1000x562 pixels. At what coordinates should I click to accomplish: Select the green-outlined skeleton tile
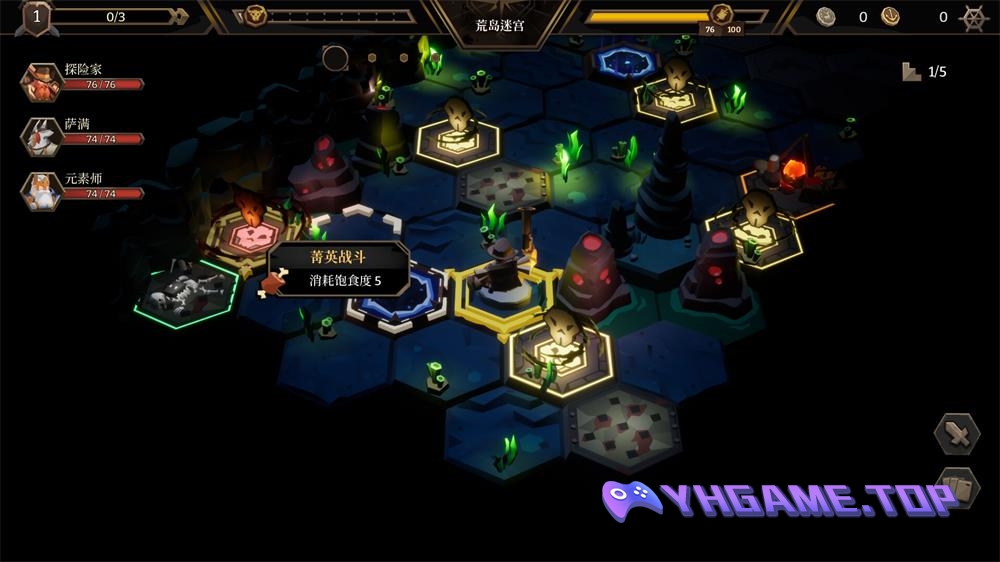(x=188, y=292)
